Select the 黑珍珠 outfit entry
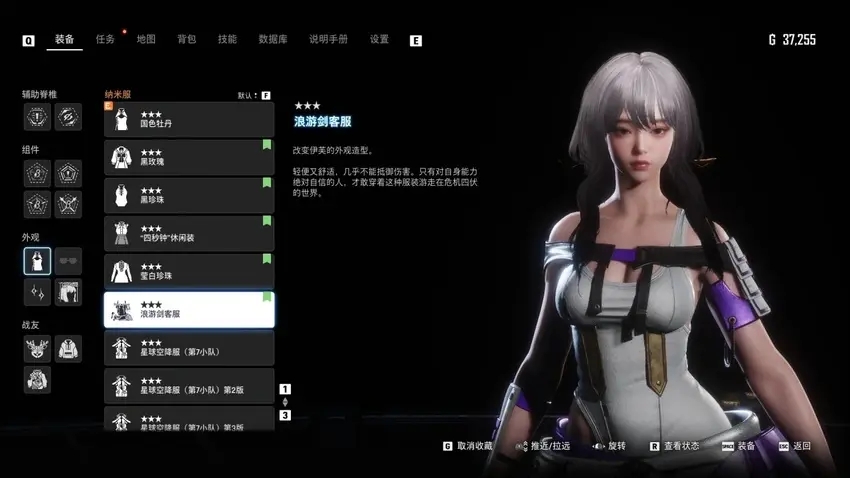 189,196
